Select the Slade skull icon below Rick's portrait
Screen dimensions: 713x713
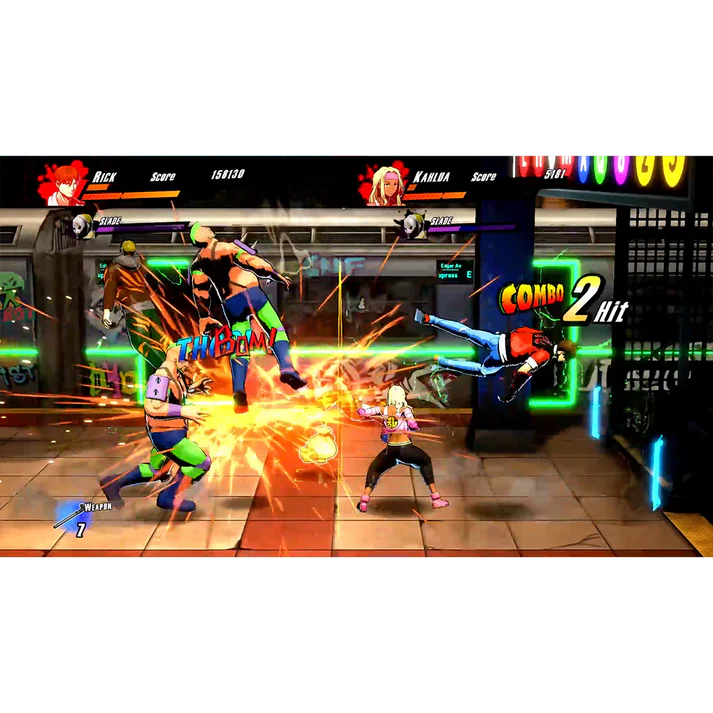[x=83, y=226]
